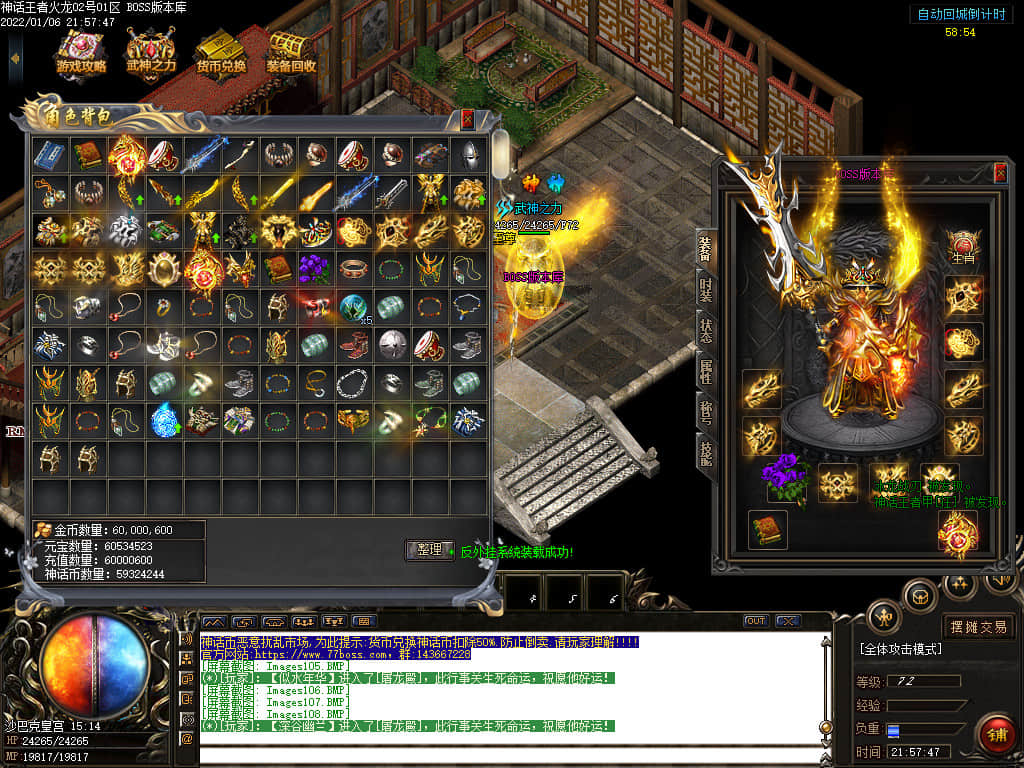Select the steel helmet in the bag's top row
The height and width of the screenshot is (768, 1024).
tap(468, 155)
